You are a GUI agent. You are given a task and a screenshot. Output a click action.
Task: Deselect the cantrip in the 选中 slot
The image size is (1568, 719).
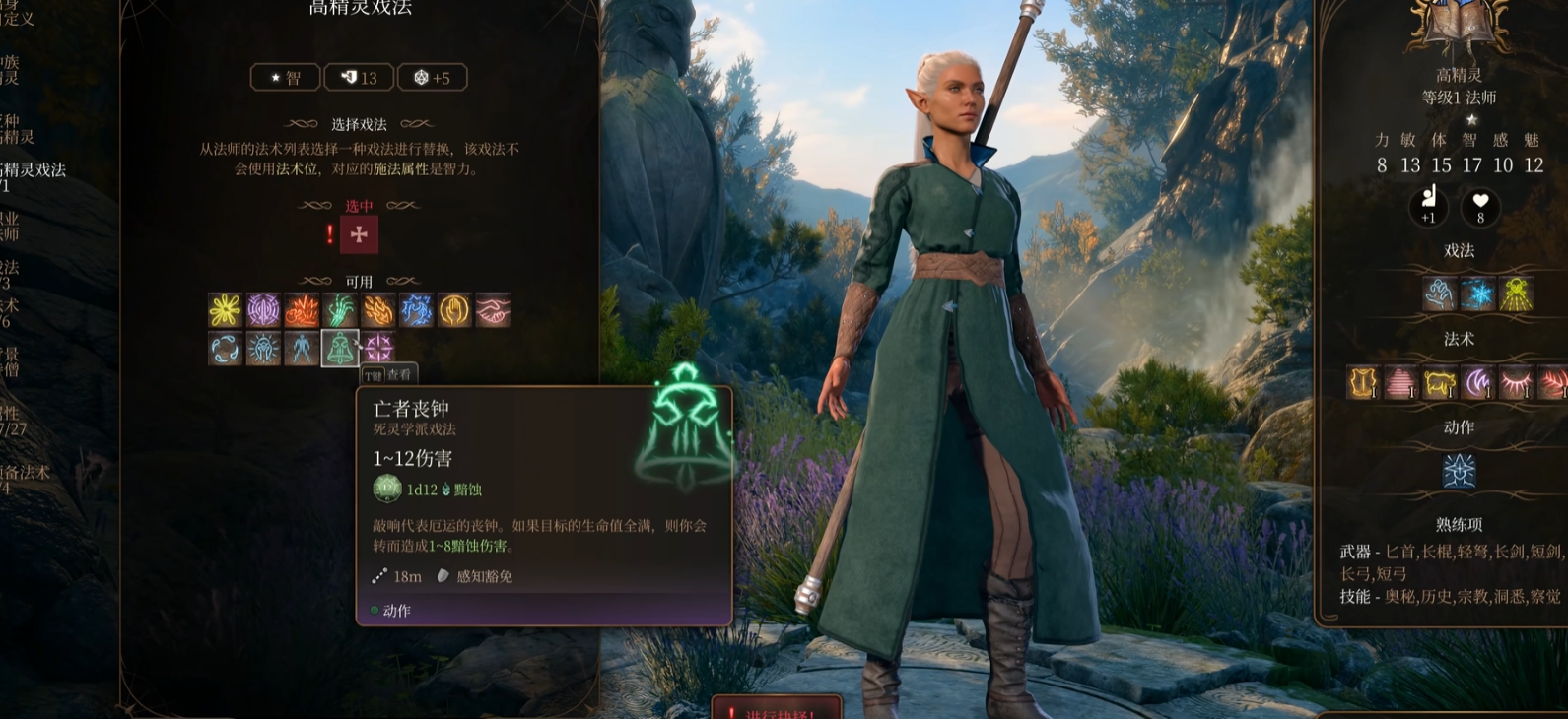click(361, 233)
